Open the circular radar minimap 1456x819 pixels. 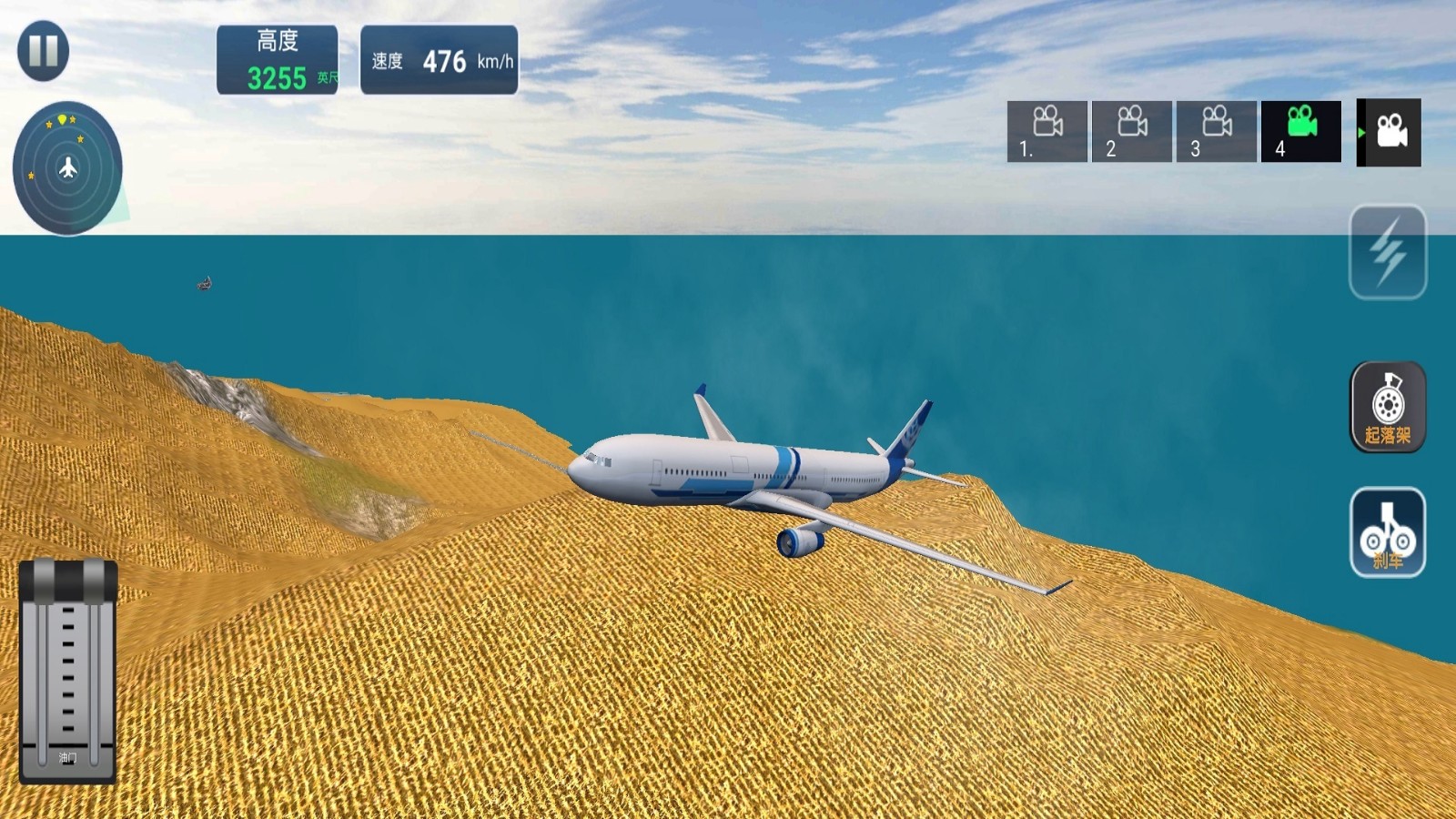point(67,168)
